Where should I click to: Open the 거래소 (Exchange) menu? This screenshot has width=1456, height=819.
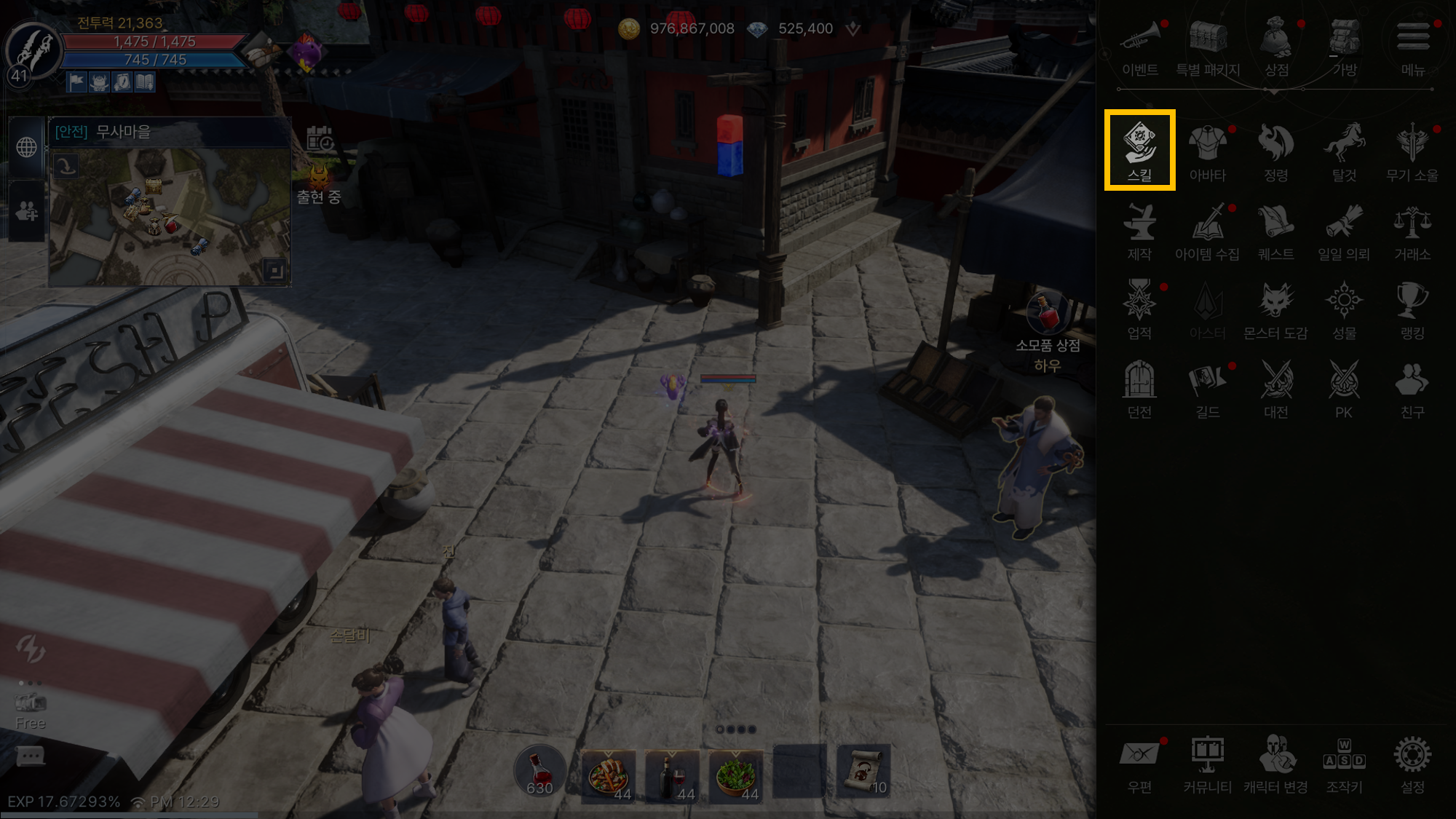pyautogui.click(x=1412, y=231)
